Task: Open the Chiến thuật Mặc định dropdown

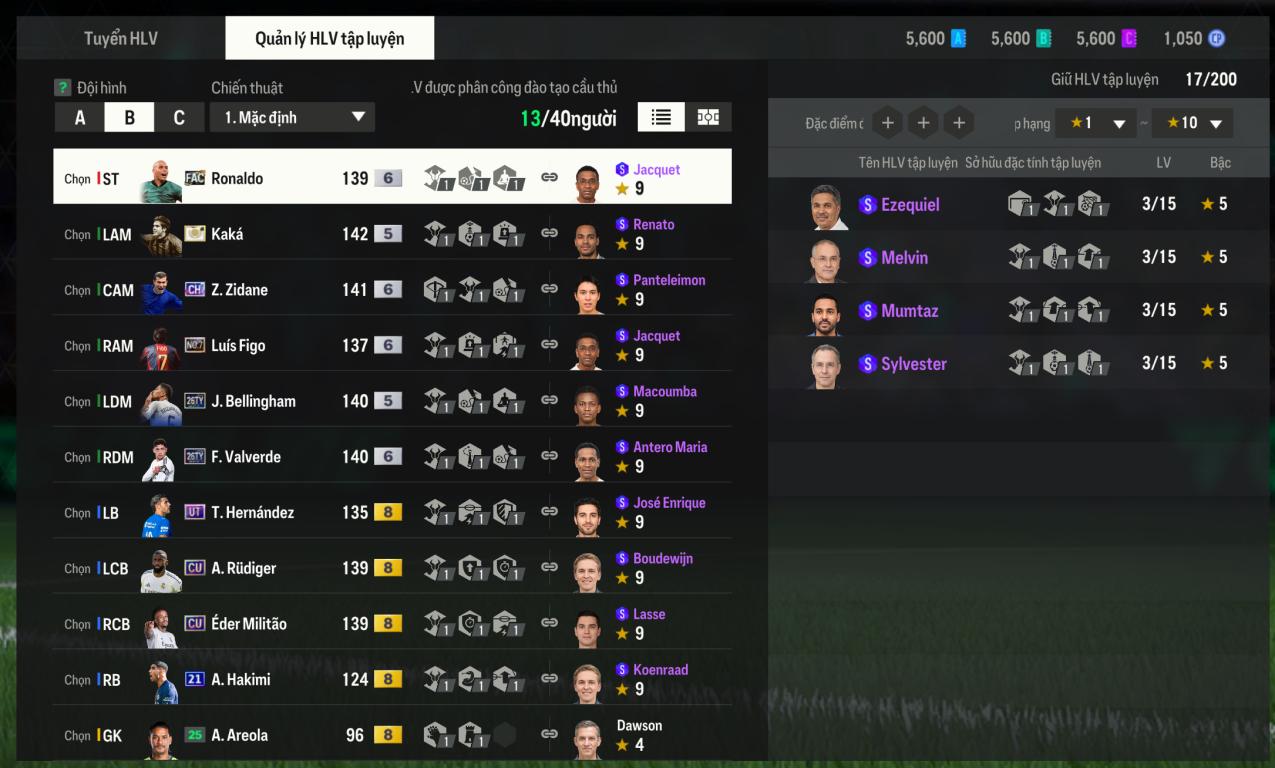Action: pos(292,118)
